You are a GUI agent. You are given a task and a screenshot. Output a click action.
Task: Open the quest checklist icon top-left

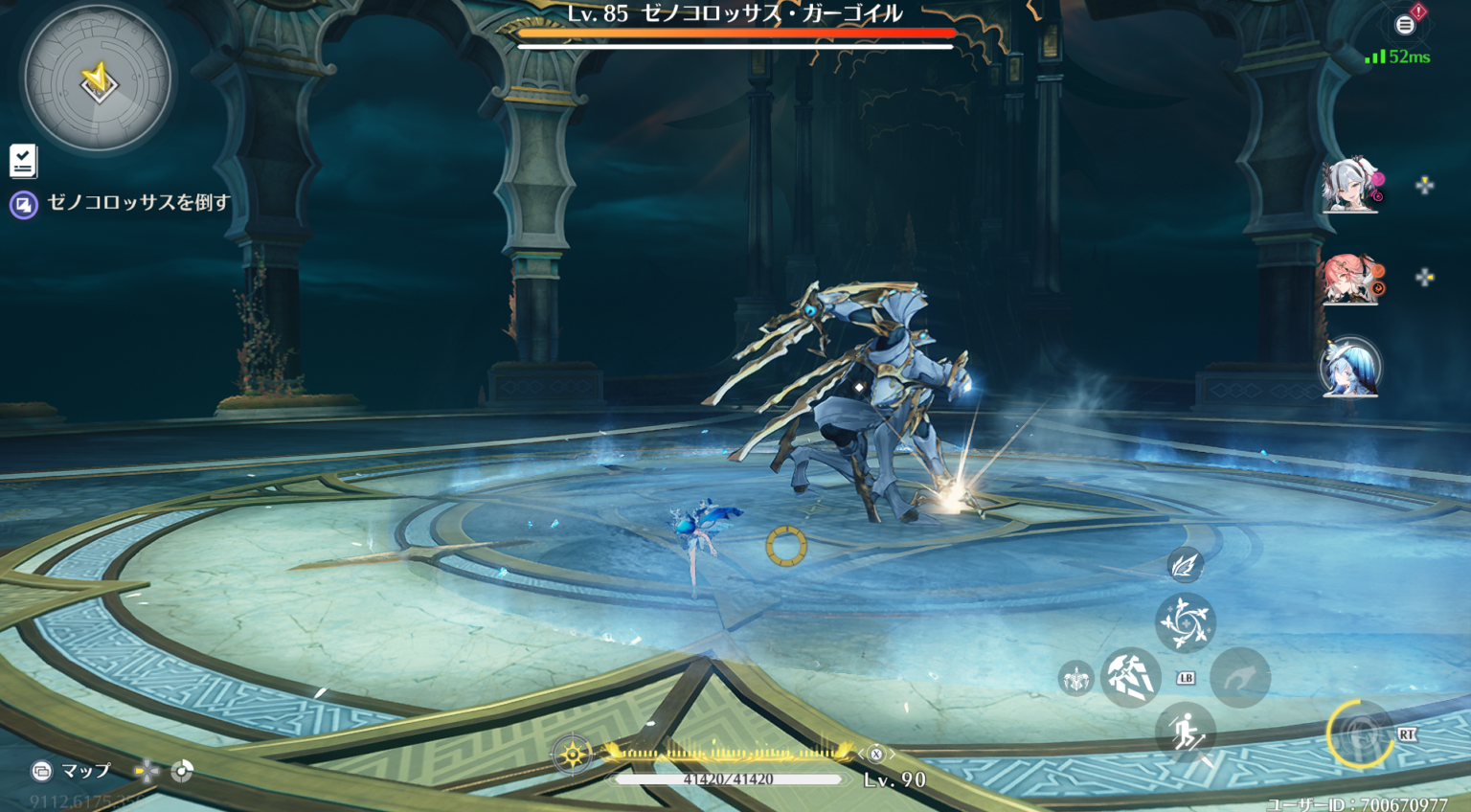pyautogui.click(x=24, y=162)
